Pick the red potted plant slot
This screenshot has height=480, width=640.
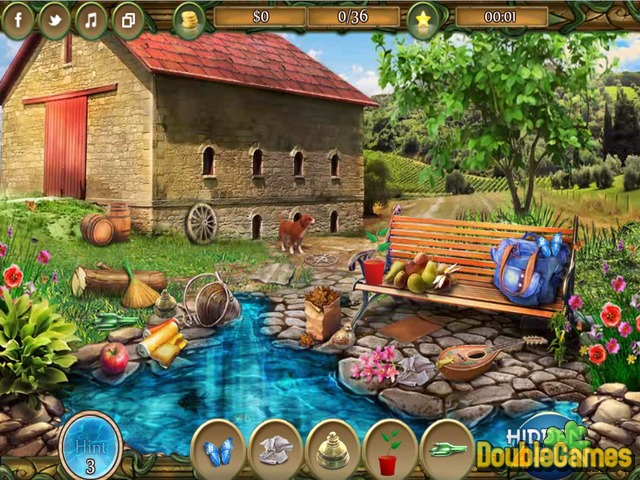point(390,449)
